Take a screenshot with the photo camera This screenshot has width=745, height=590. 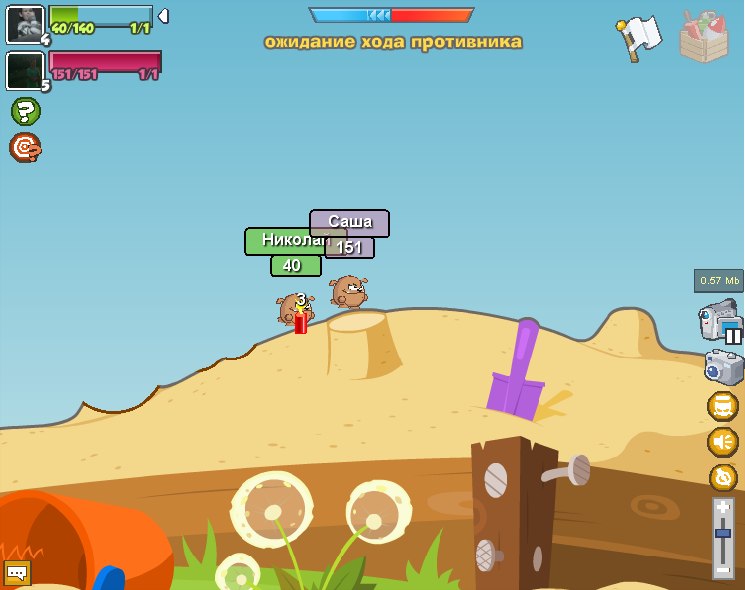pos(724,367)
